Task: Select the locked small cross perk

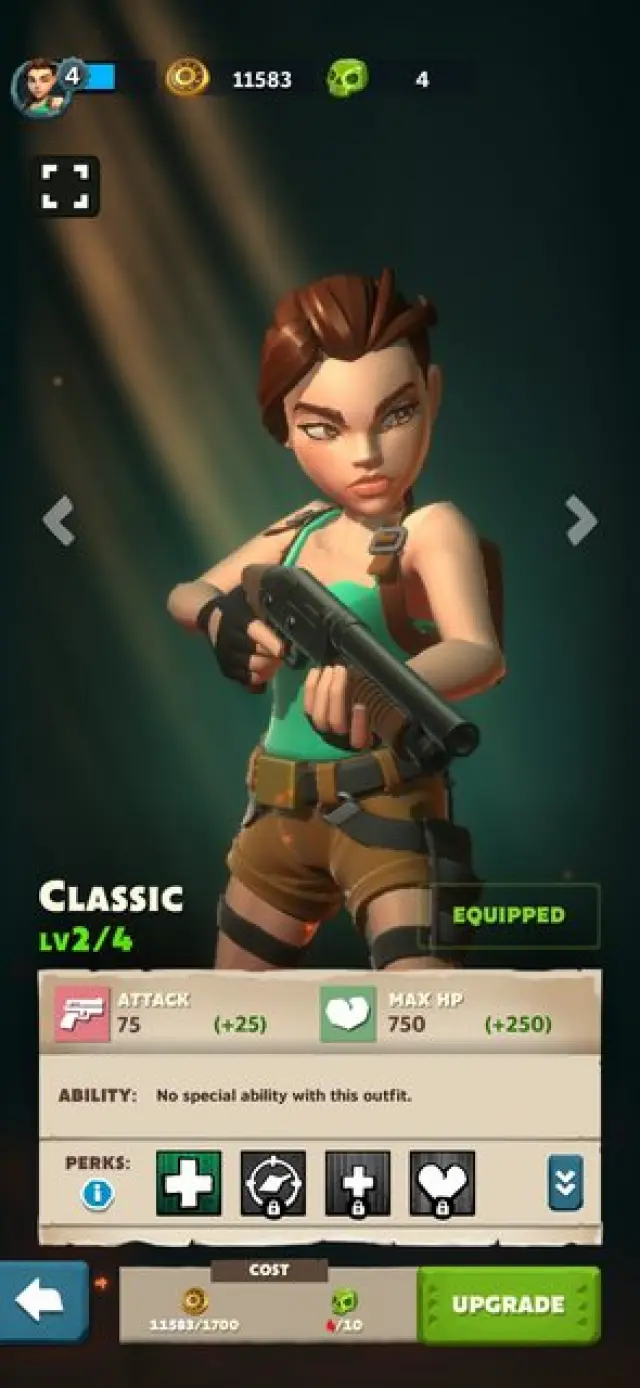Action: pyautogui.click(x=357, y=1183)
